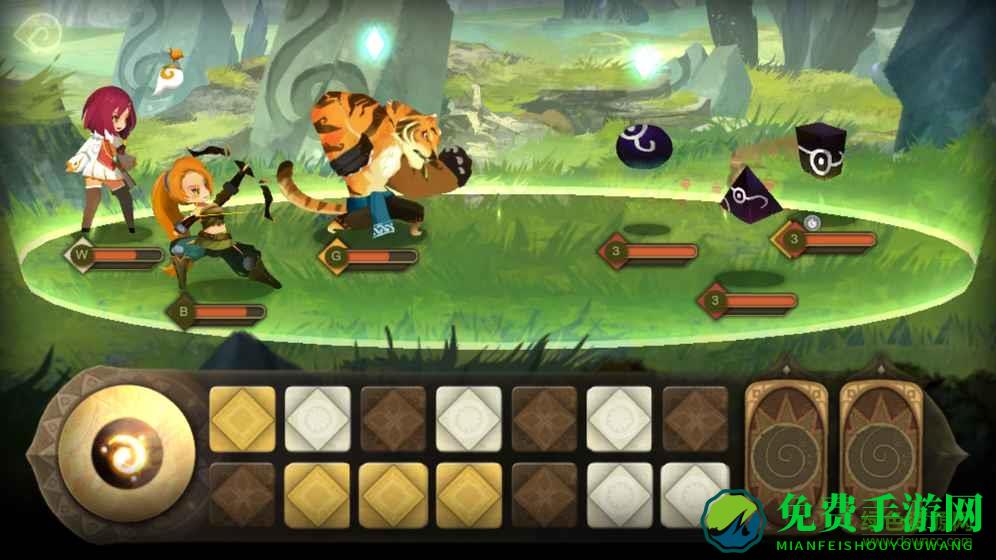Tap the white tile beside the top-row gold tile

318,418
